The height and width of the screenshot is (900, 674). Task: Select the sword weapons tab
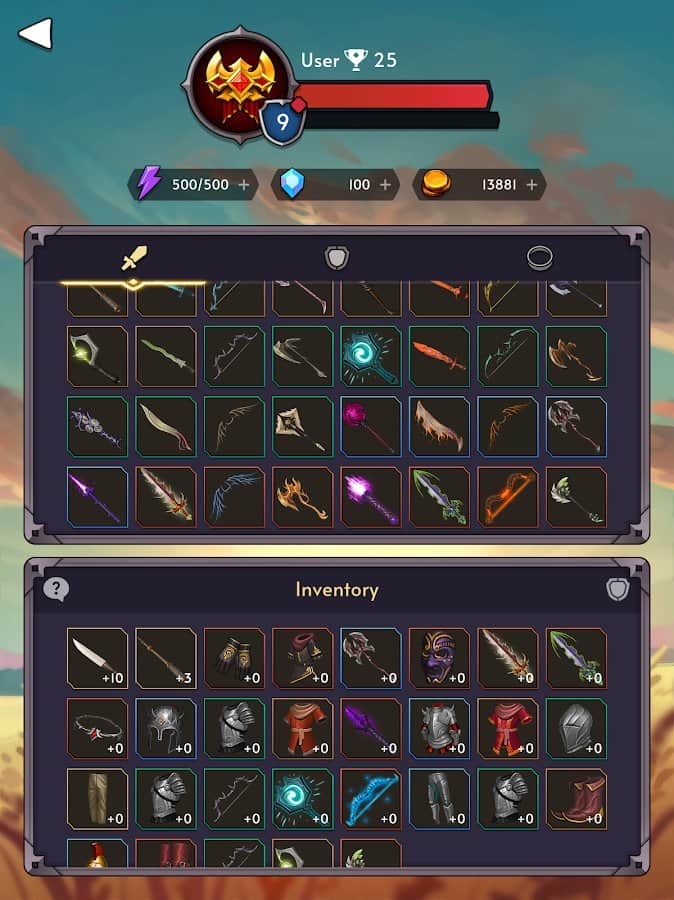point(134,259)
